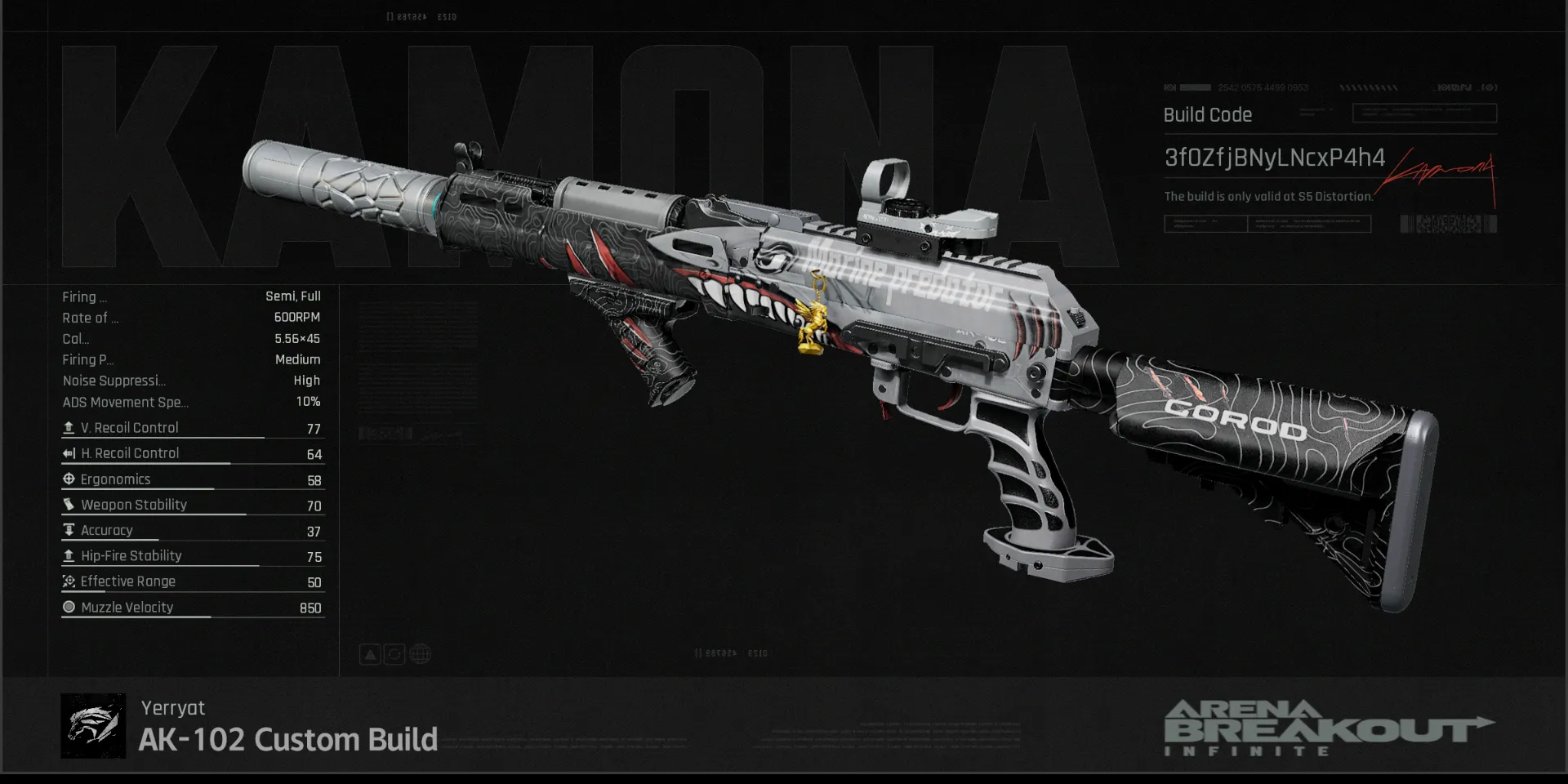Select the Accuracy icon
The image size is (1568, 784).
click(68, 529)
